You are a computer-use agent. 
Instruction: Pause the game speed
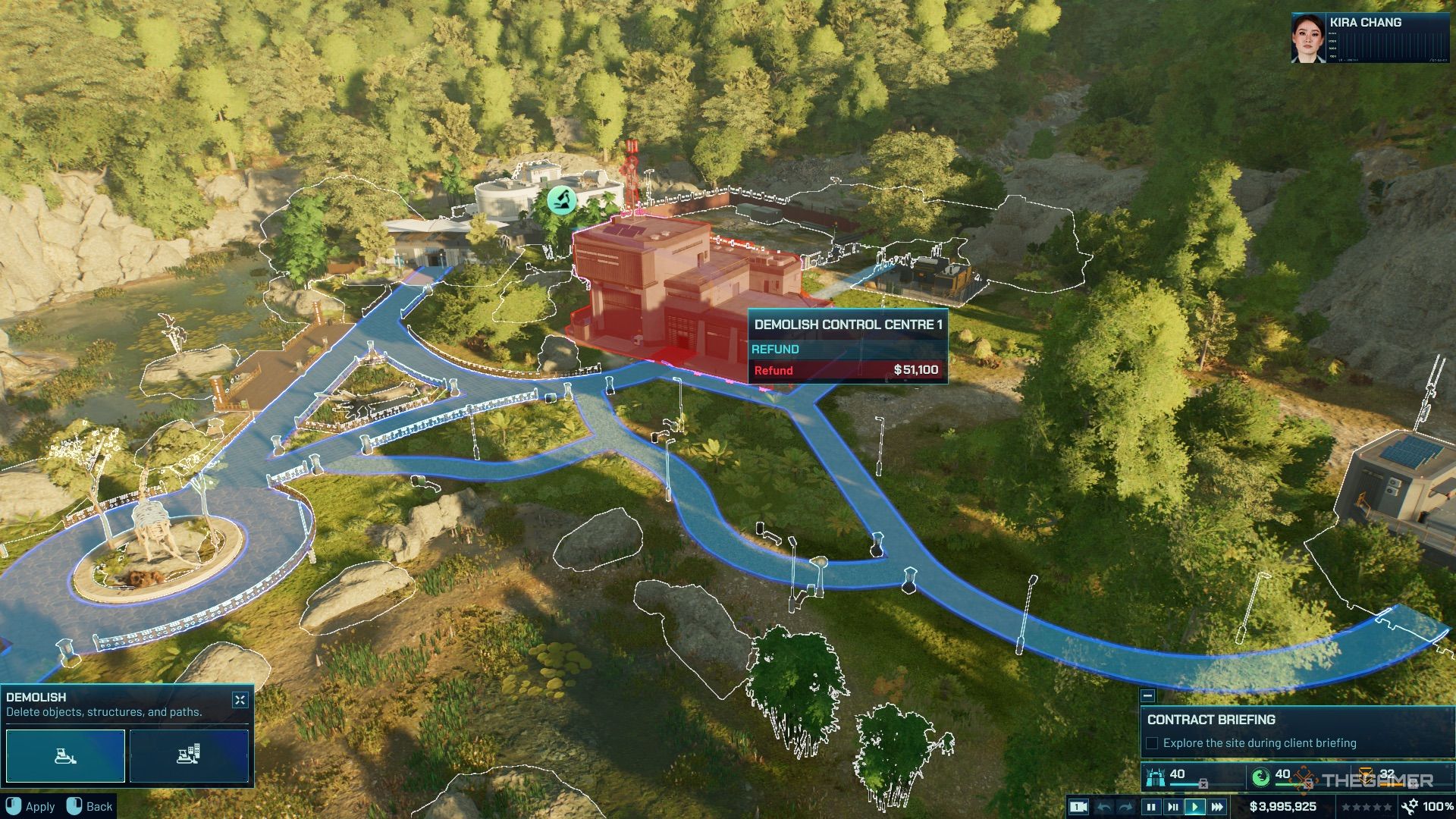(x=1151, y=807)
